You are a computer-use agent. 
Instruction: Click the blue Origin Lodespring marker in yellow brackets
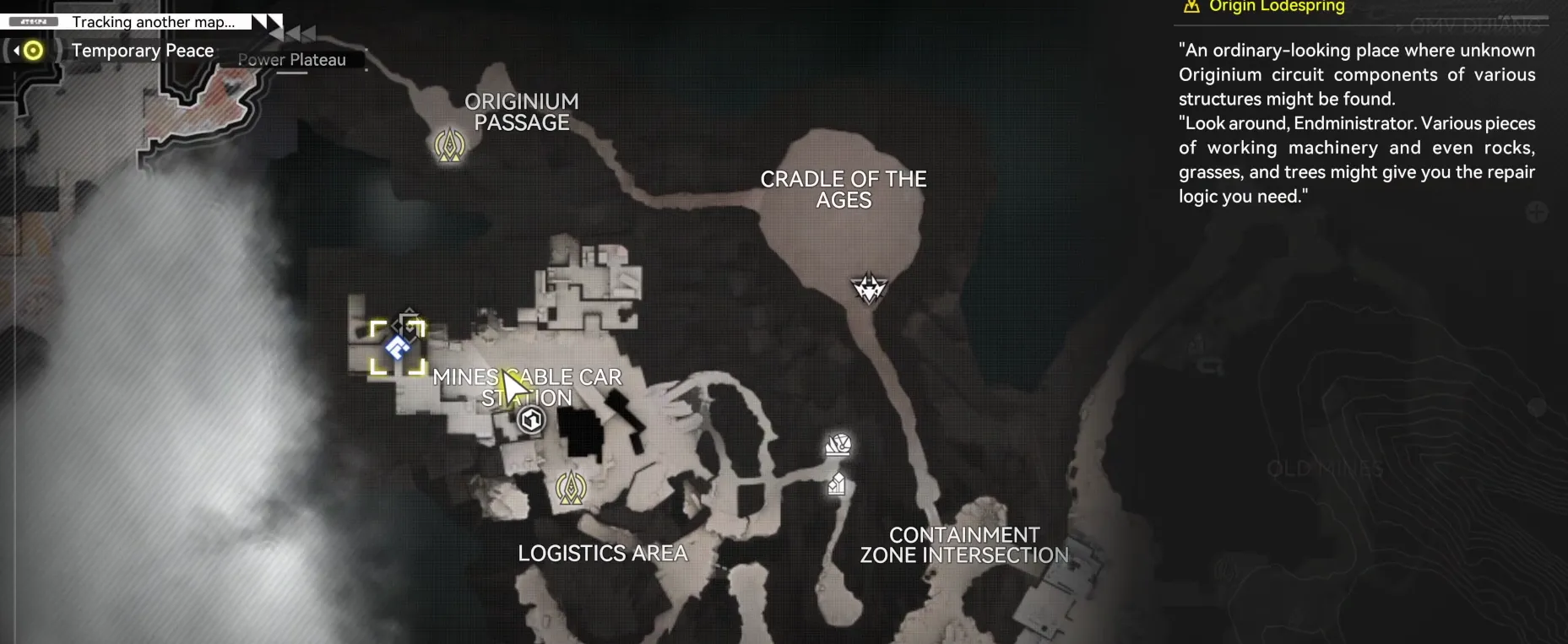(398, 347)
